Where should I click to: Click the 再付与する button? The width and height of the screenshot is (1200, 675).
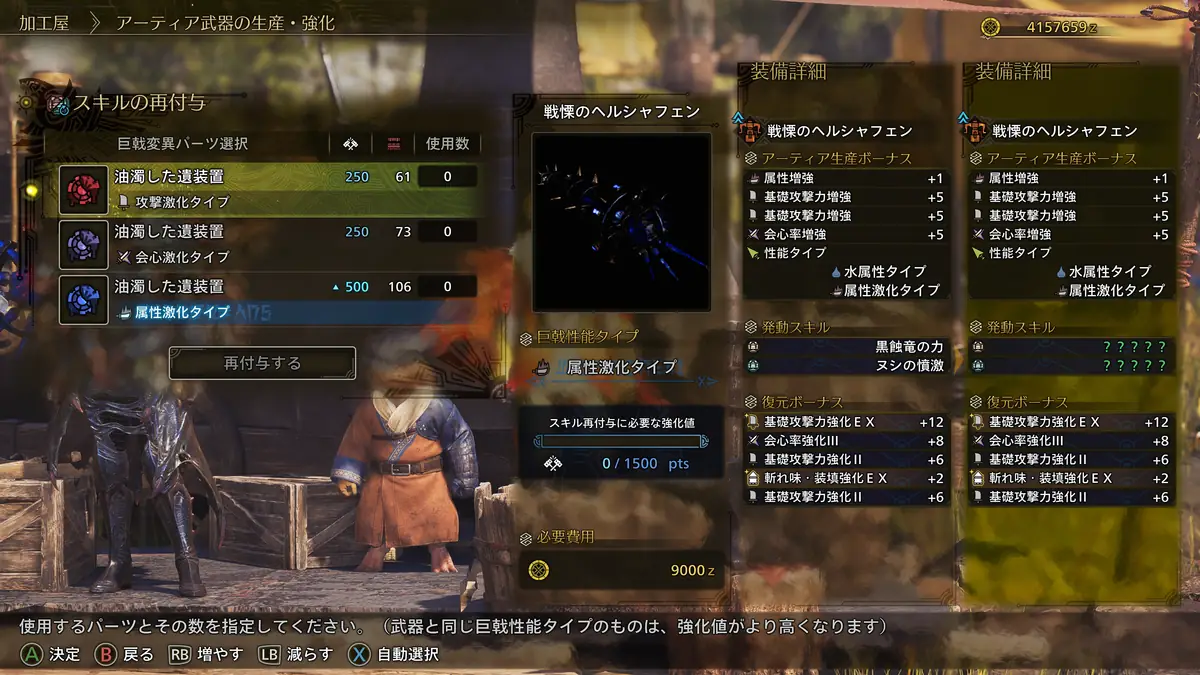click(262, 363)
